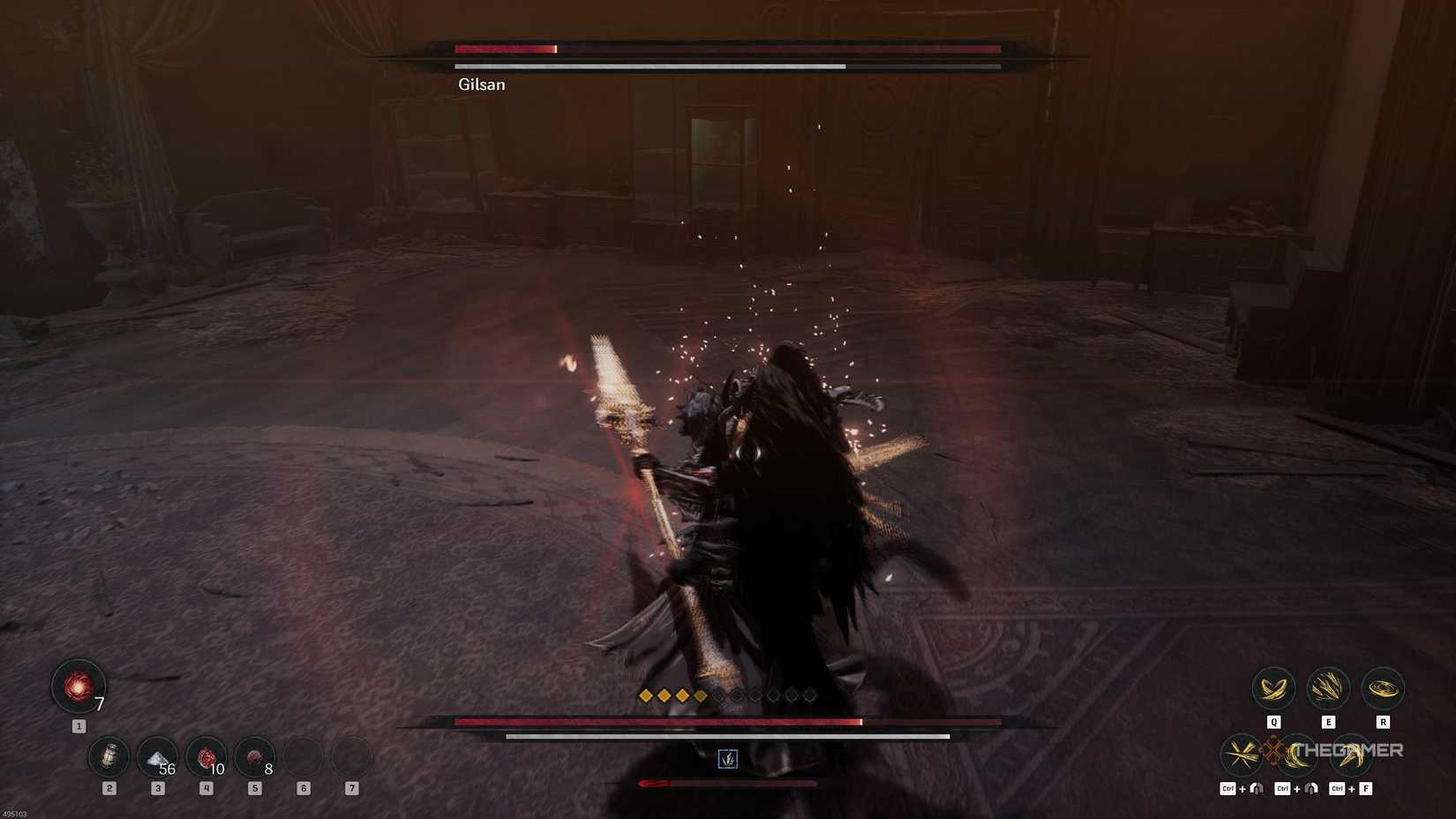
Task: Click the keybind label 1 under the spirit orb
Action: click(79, 725)
